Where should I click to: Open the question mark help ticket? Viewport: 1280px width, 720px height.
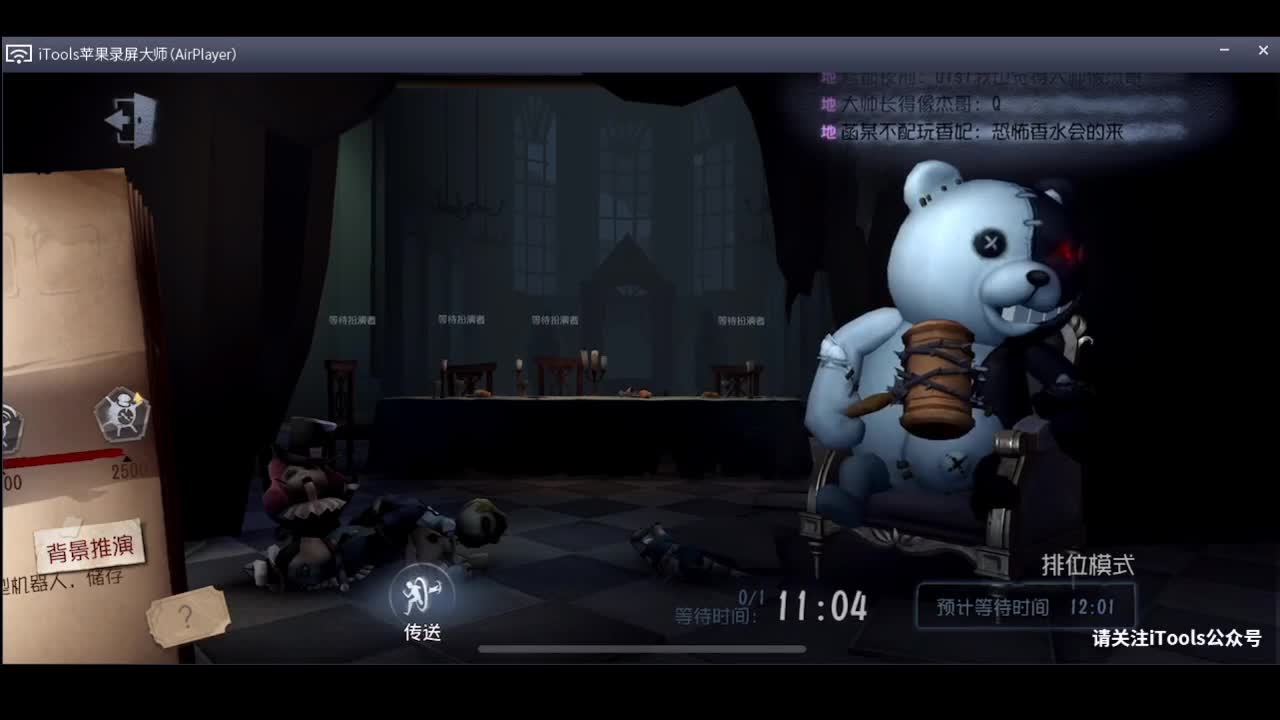[187, 616]
